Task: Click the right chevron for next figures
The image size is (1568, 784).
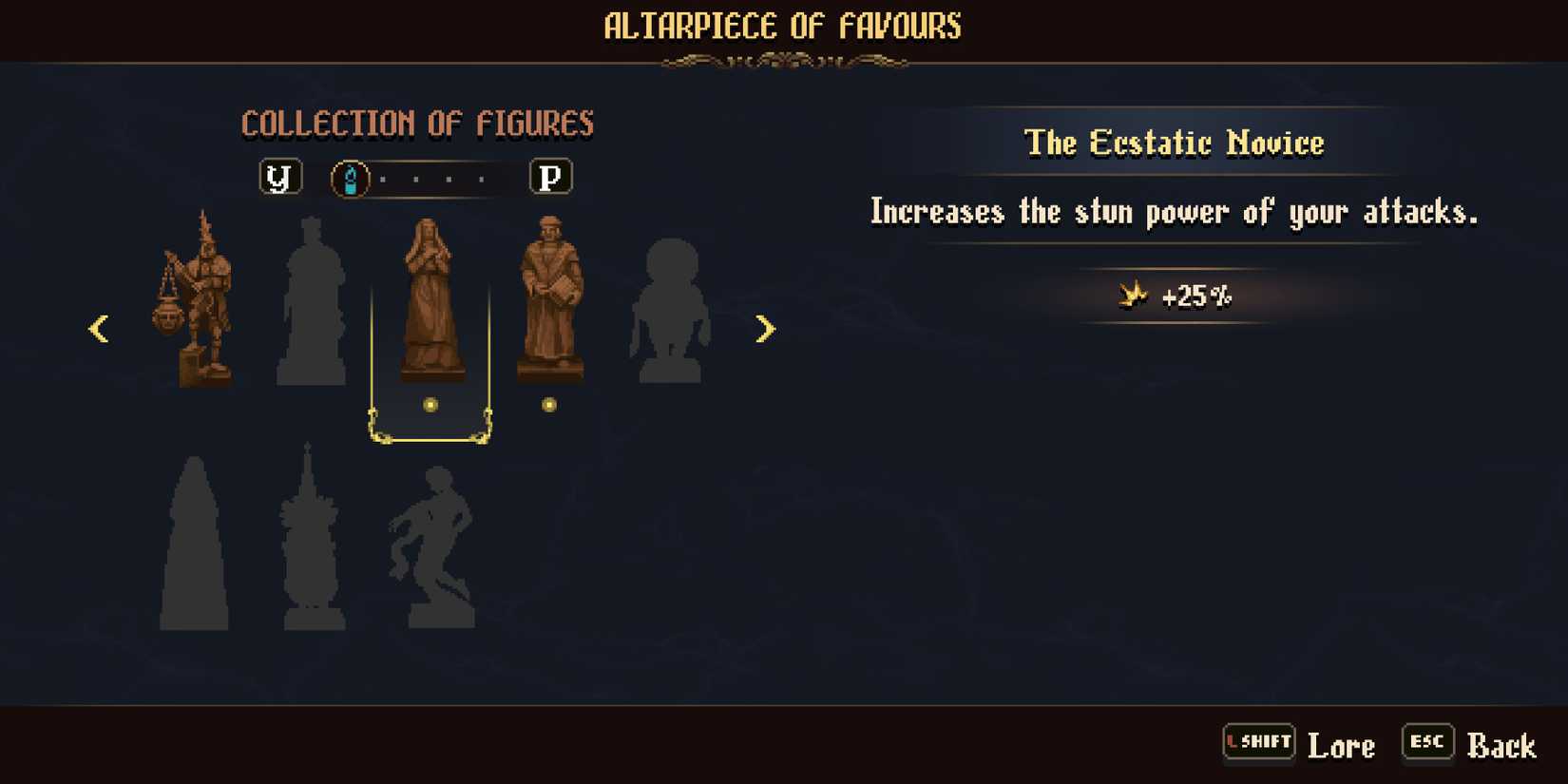Action: [766, 329]
